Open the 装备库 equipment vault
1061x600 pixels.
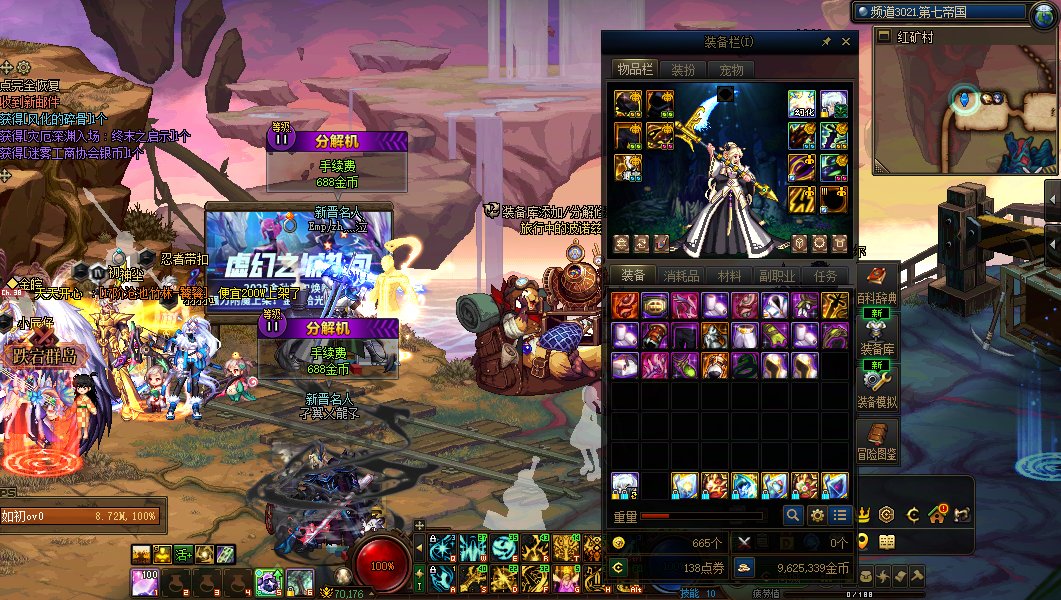click(877, 335)
